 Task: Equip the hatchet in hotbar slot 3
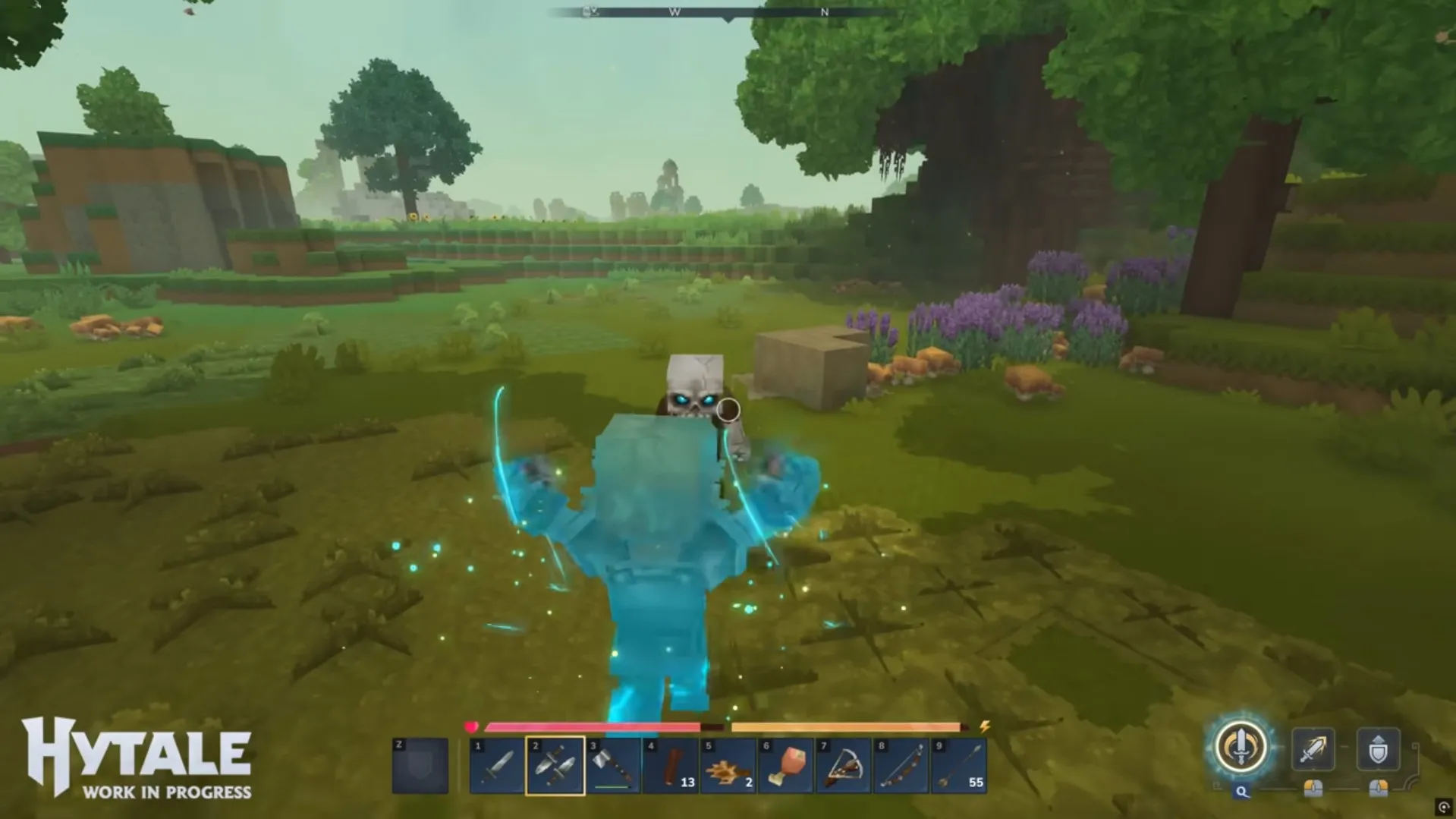pos(613,766)
